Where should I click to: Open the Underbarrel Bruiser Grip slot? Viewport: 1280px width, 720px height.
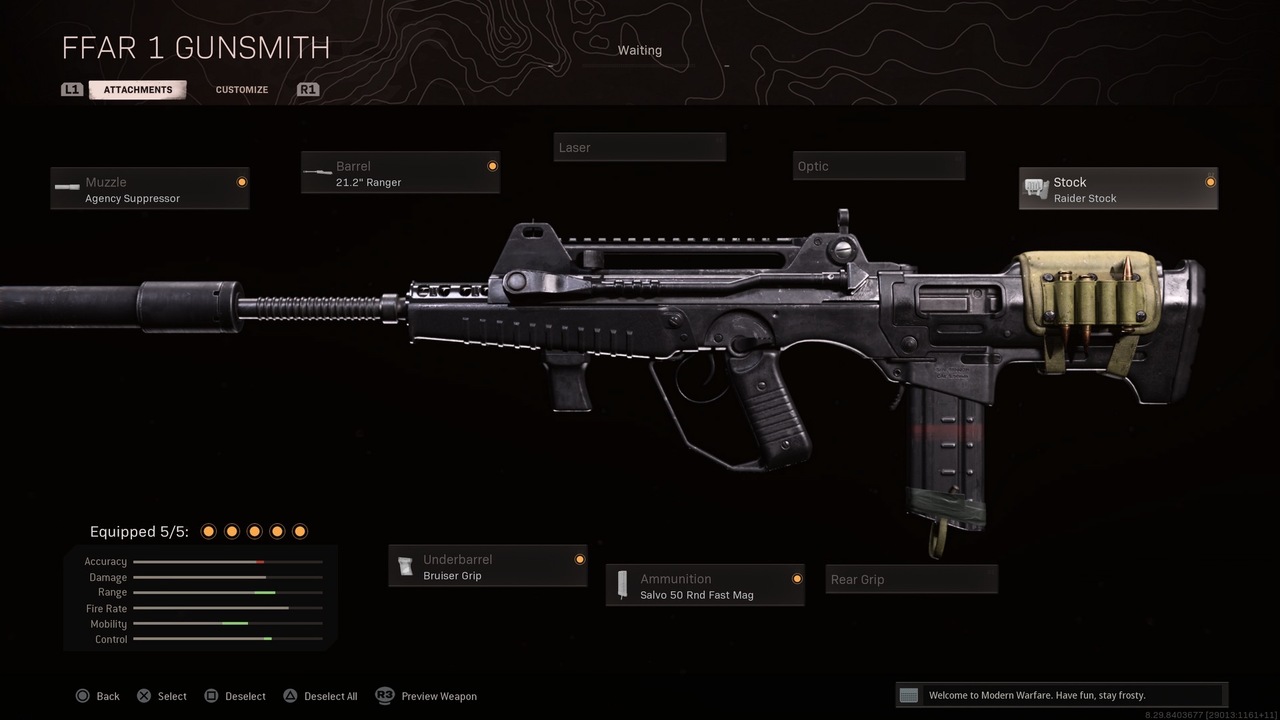click(x=488, y=567)
